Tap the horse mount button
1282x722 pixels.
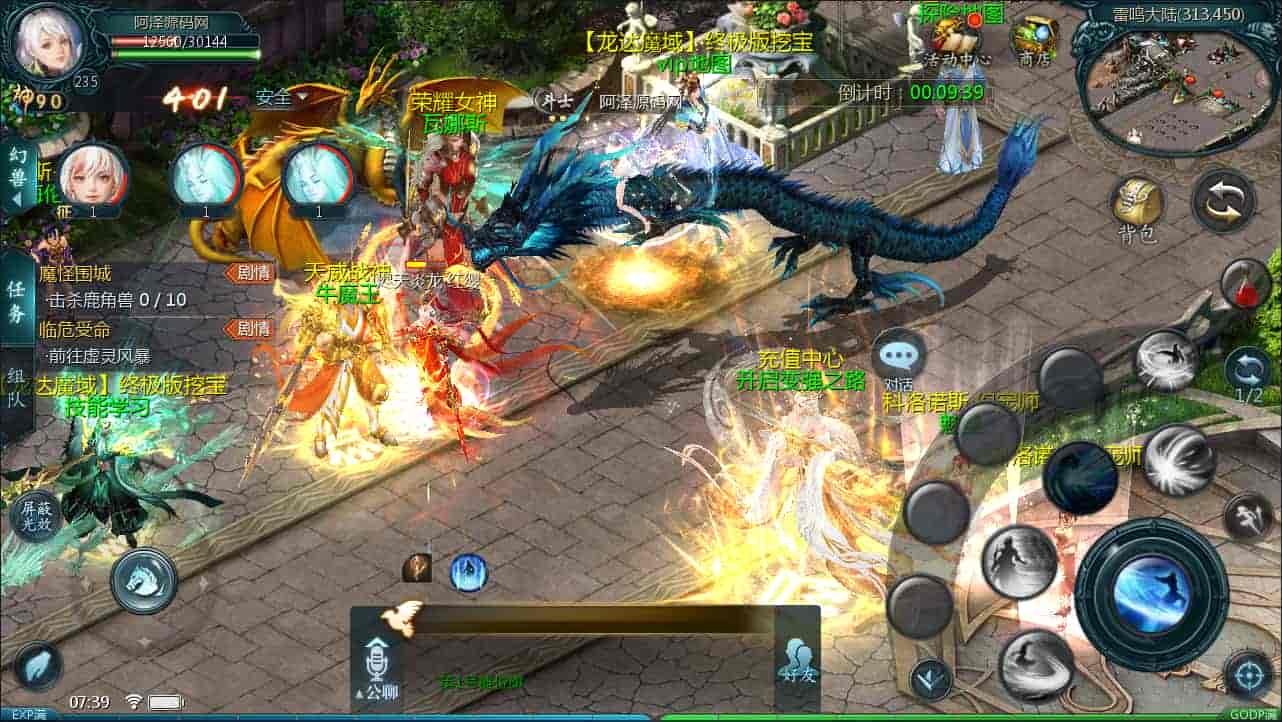pos(144,580)
